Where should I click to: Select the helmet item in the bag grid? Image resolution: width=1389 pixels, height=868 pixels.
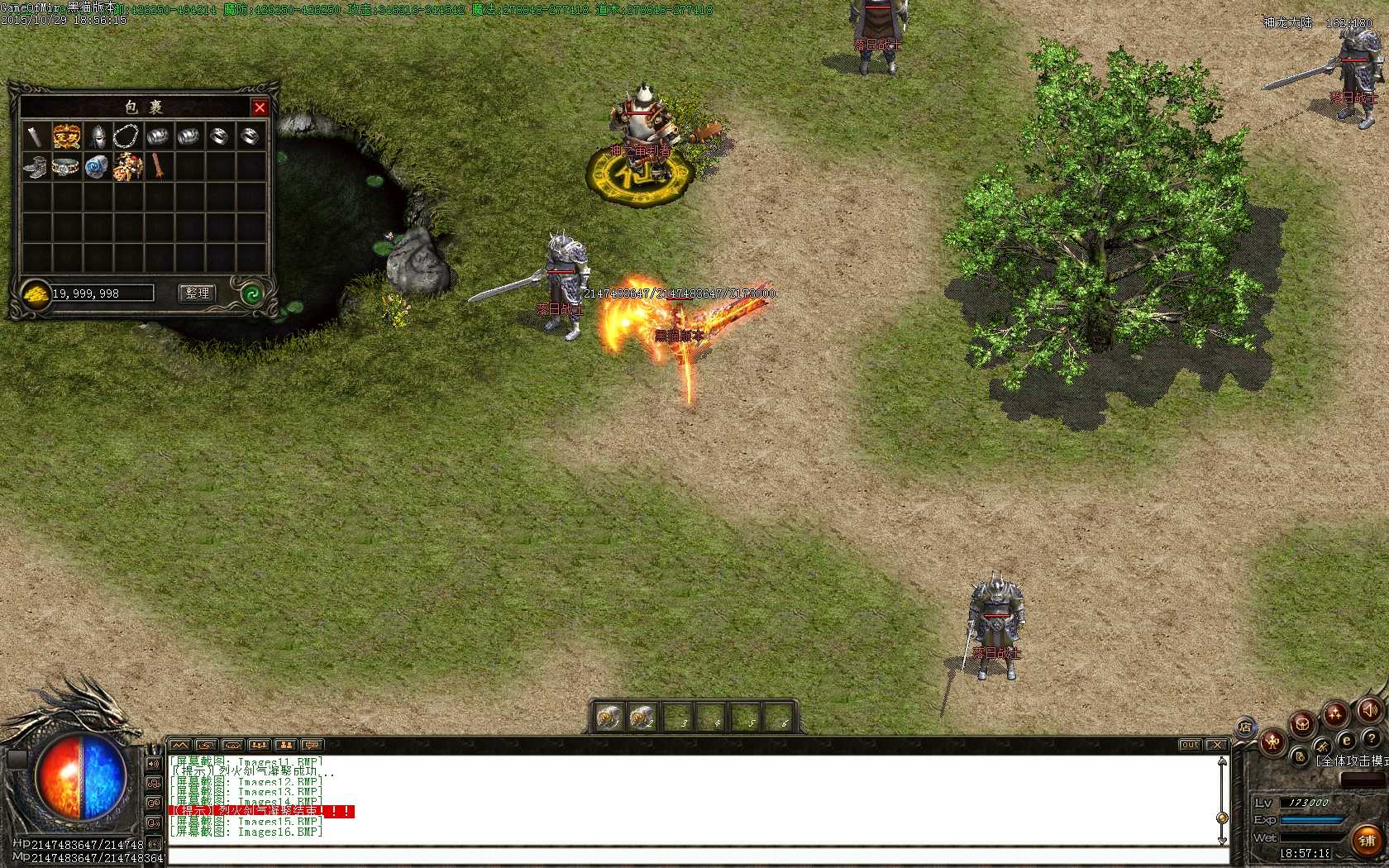[x=98, y=135]
